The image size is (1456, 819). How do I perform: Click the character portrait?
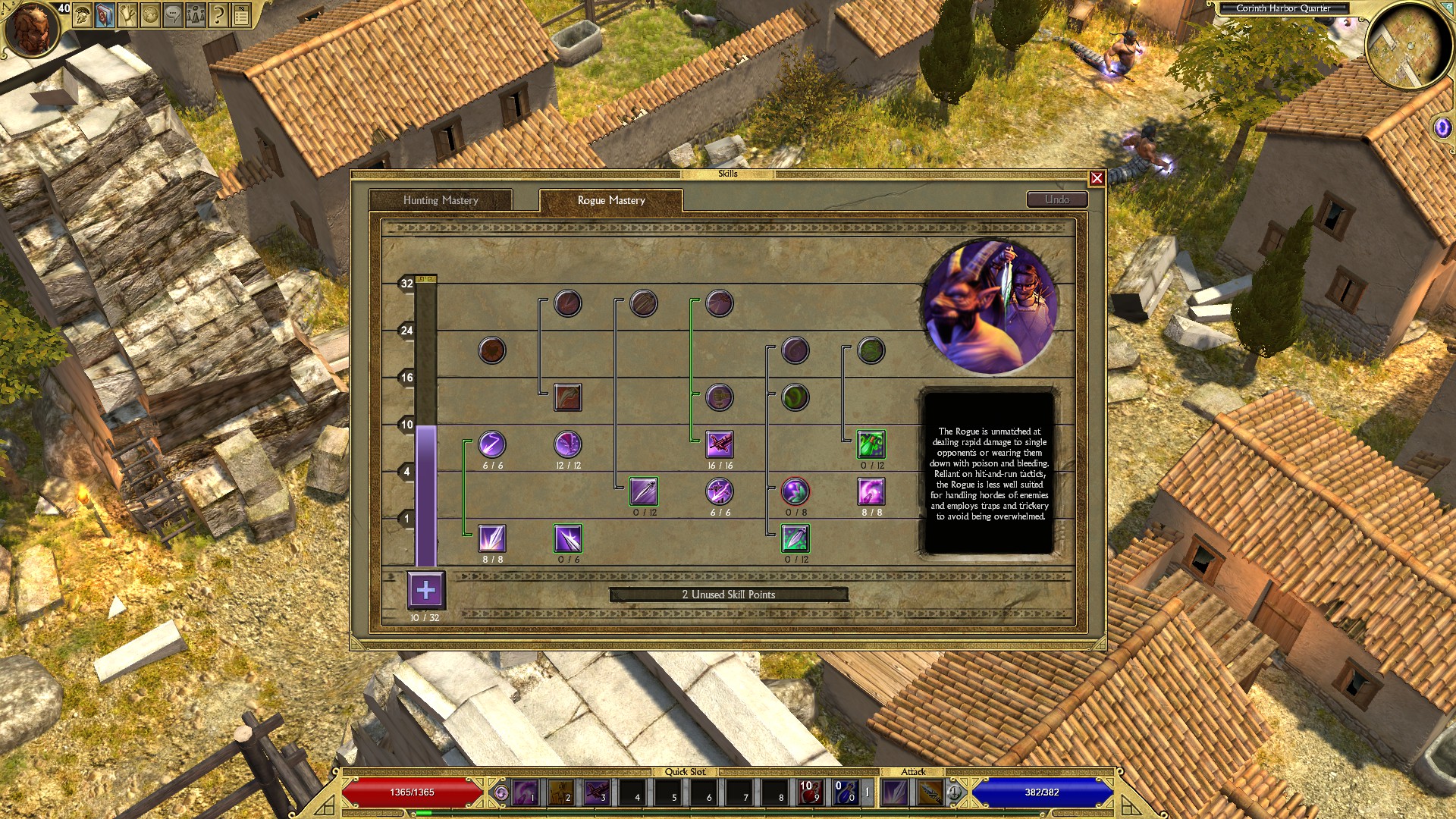pyautogui.click(x=30, y=29)
